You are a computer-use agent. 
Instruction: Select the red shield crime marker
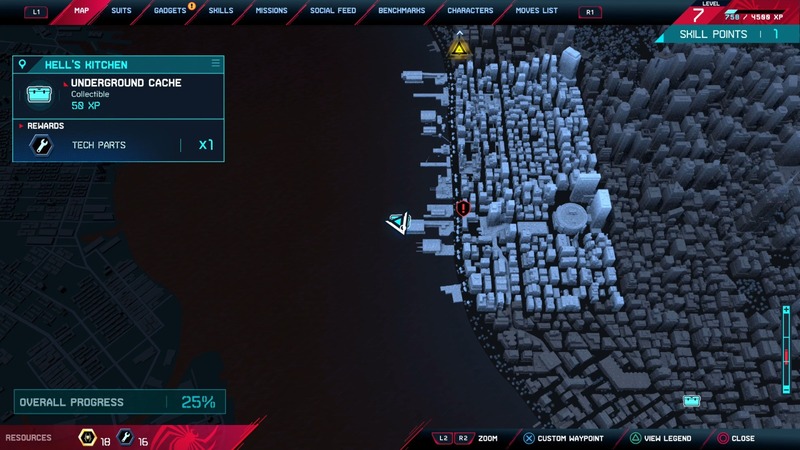tap(463, 208)
